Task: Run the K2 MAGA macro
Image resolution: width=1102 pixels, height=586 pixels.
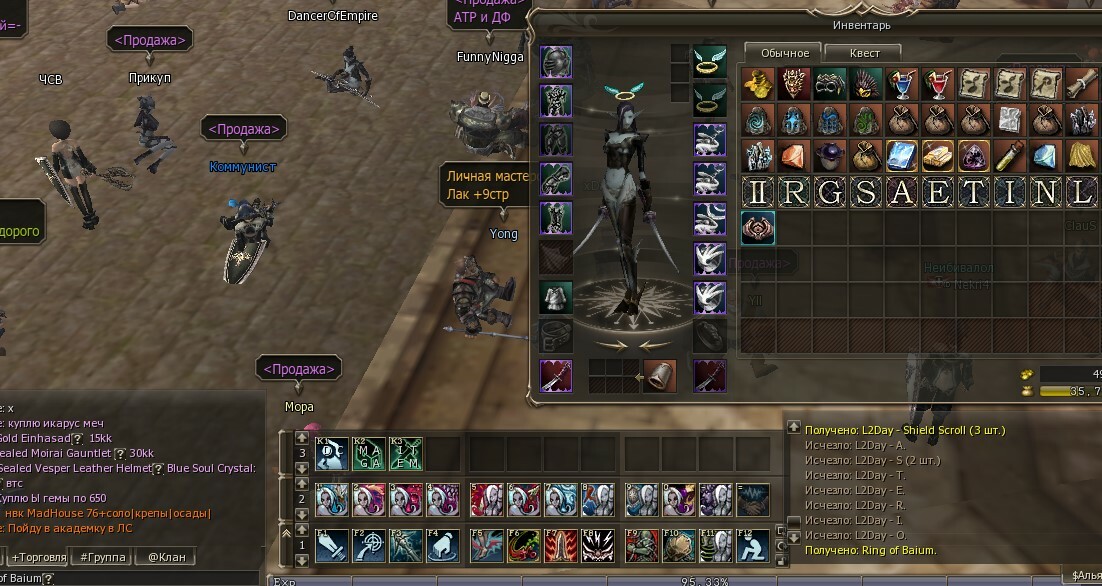Action: (368, 453)
